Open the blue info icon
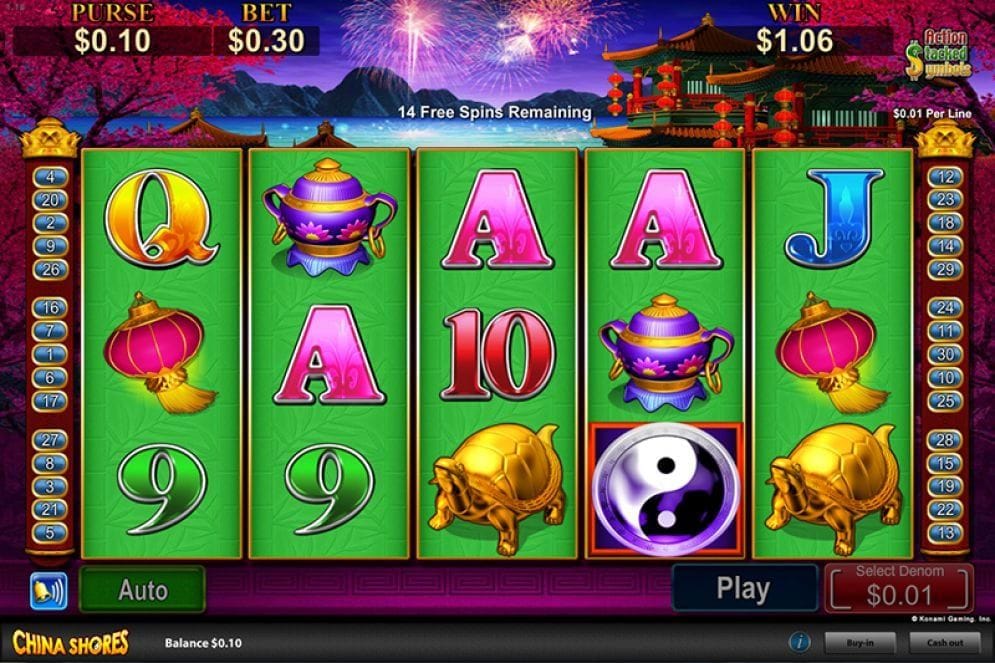 (799, 642)
